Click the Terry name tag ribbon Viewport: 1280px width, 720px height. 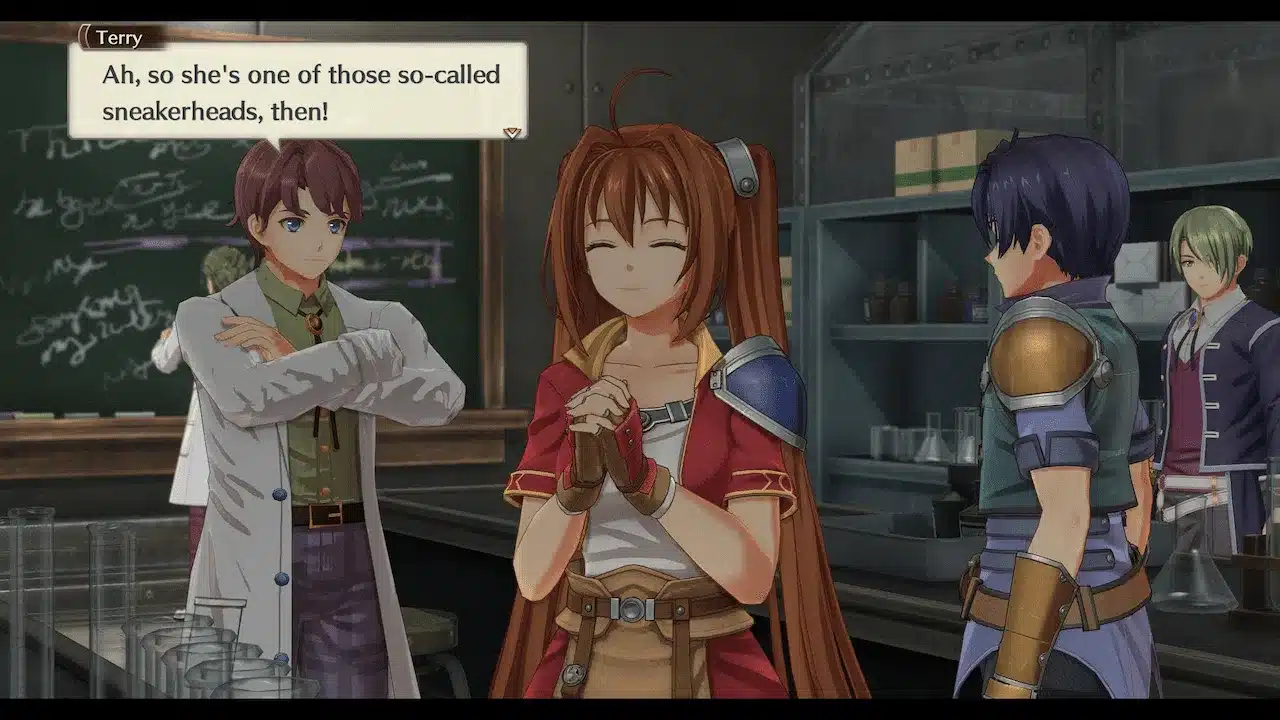[x=120, y=37]
